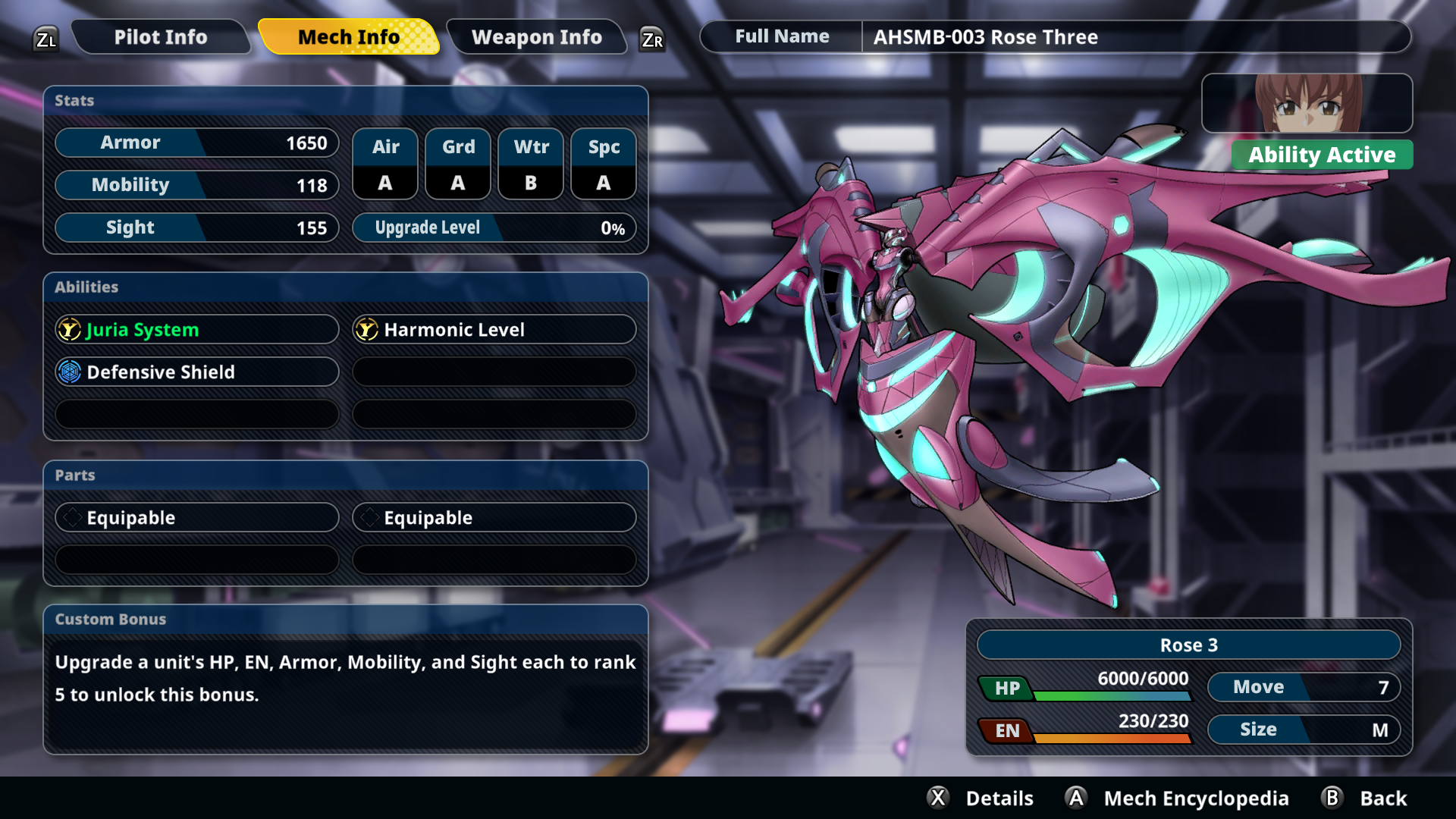The image size is (1456, 819).
Task: Select the Juria System ability
Action: (196, 330)
